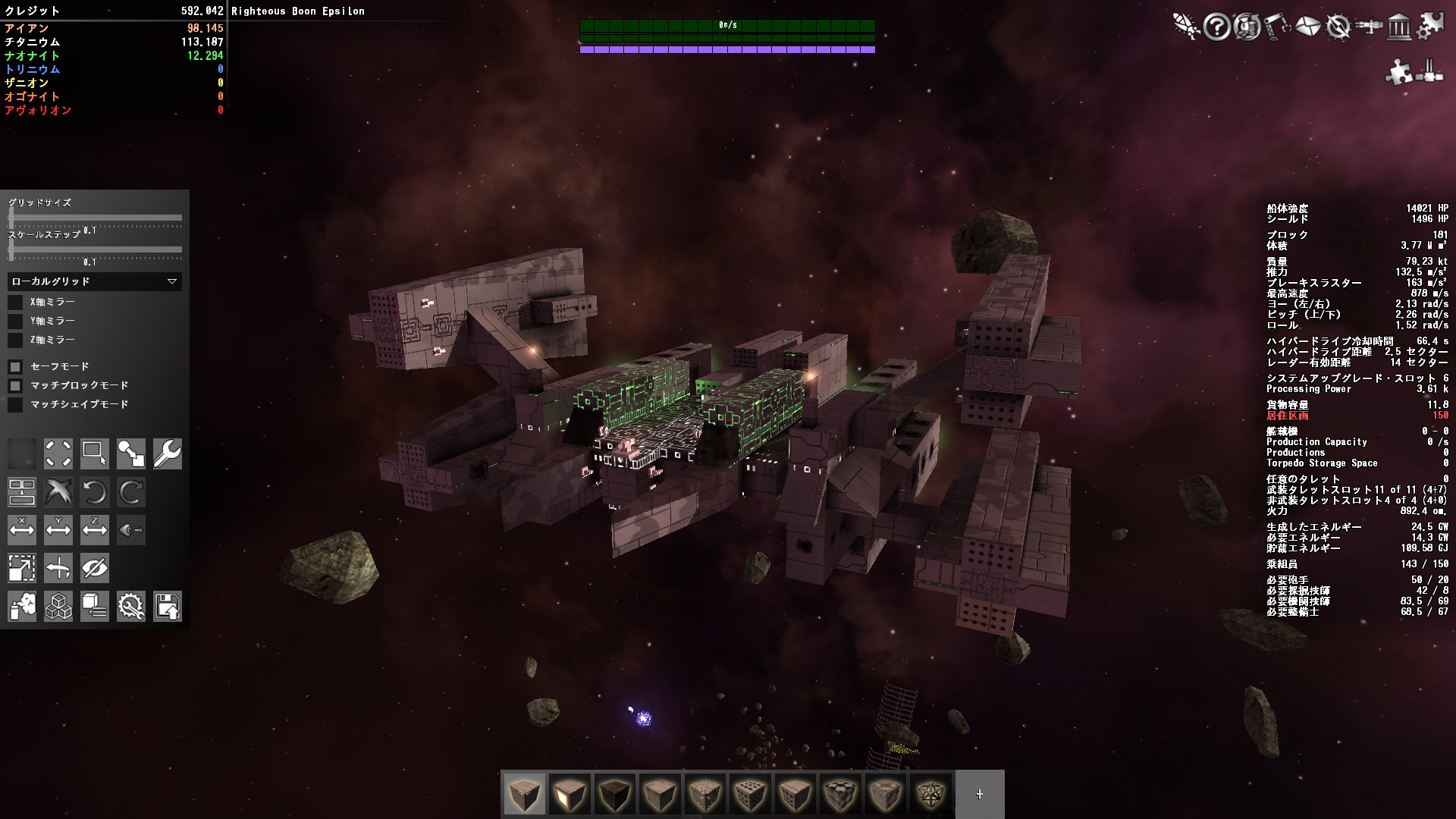Select the spray paint tool

22,607
